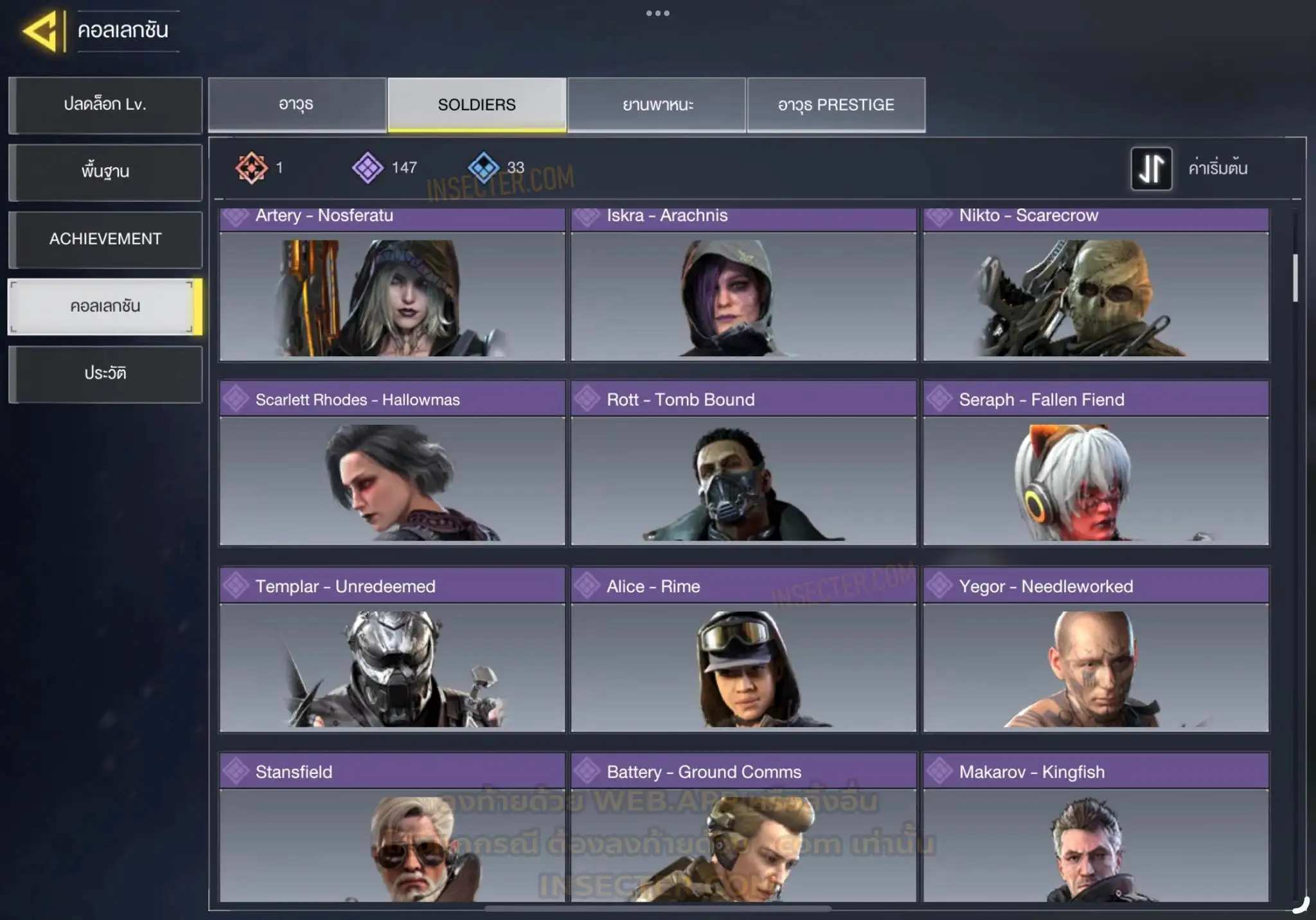Choose the คอลเลกชัน sidebar entry
This screenshot has height=920, width=1316.
coord(105,307)
